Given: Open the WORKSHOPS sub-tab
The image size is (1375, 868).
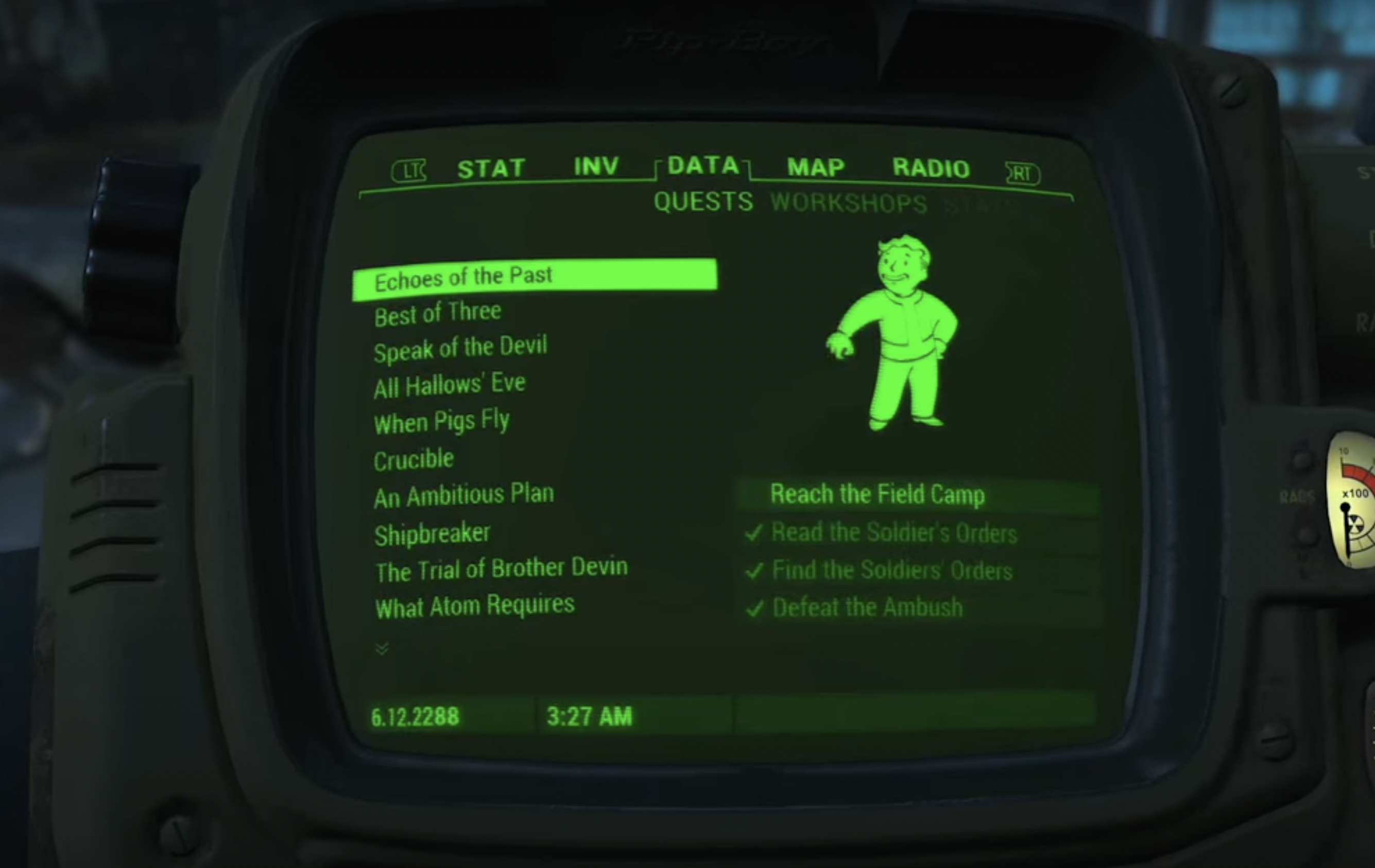Looking at the screenshot, I should tap(850, 204).
